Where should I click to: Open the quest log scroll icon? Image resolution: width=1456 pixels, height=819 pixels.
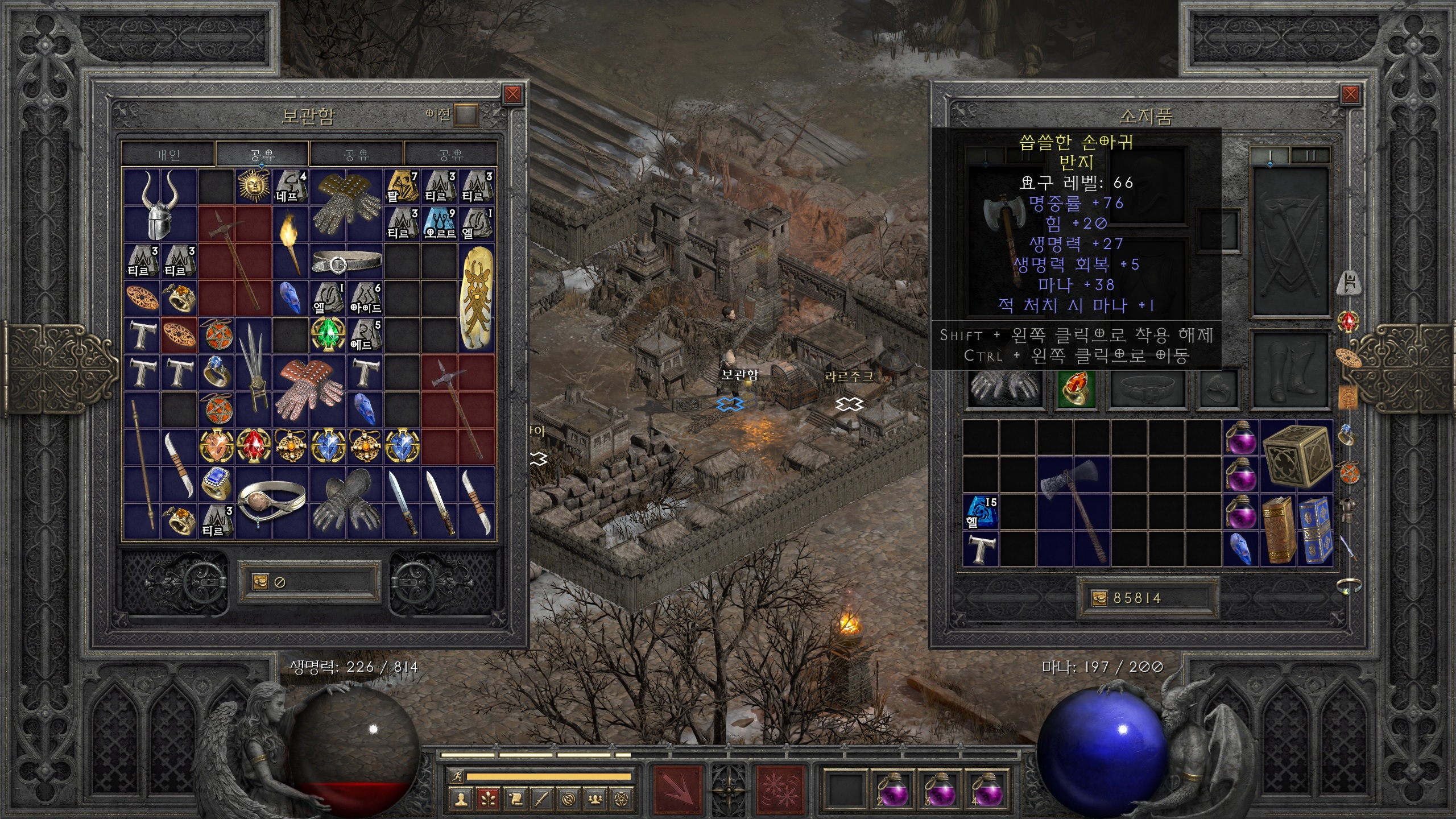click(515, 799)
